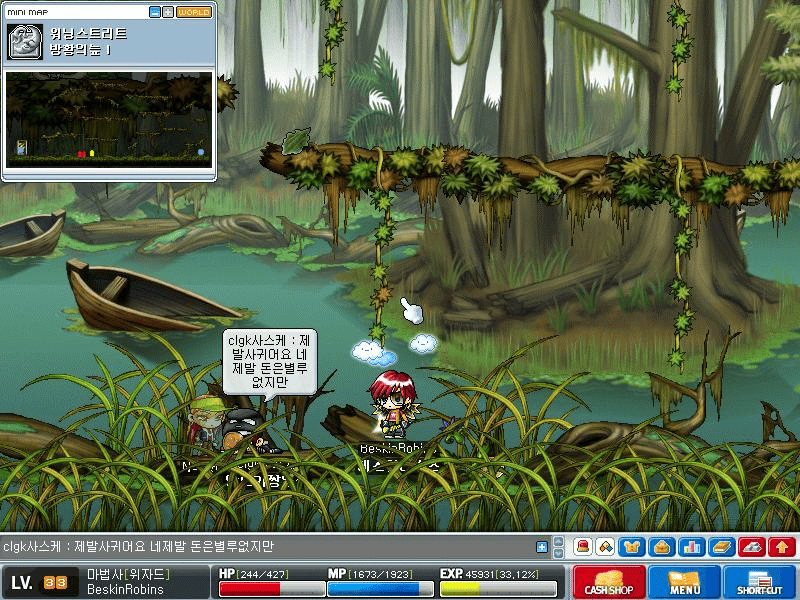Minimize the mini map window
The width and height of the screenshot is (800, 600).
point(155,12)
